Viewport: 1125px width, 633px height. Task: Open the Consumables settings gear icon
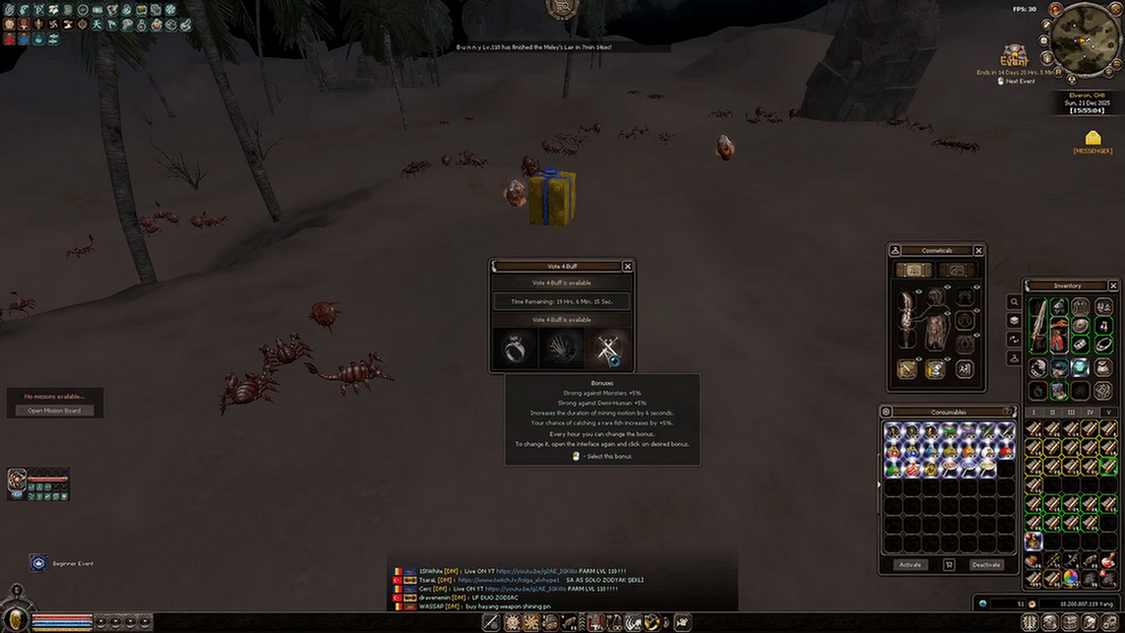886,411
